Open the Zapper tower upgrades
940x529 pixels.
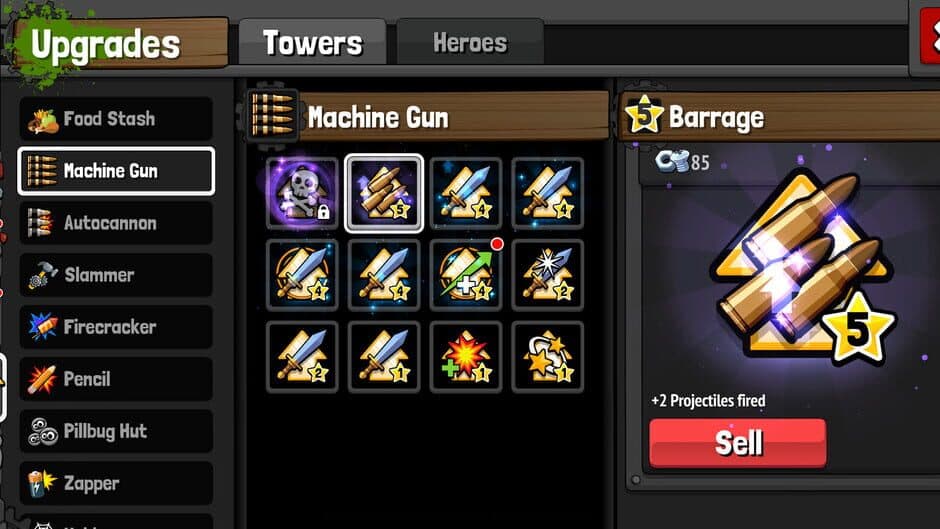coord(115,483)
